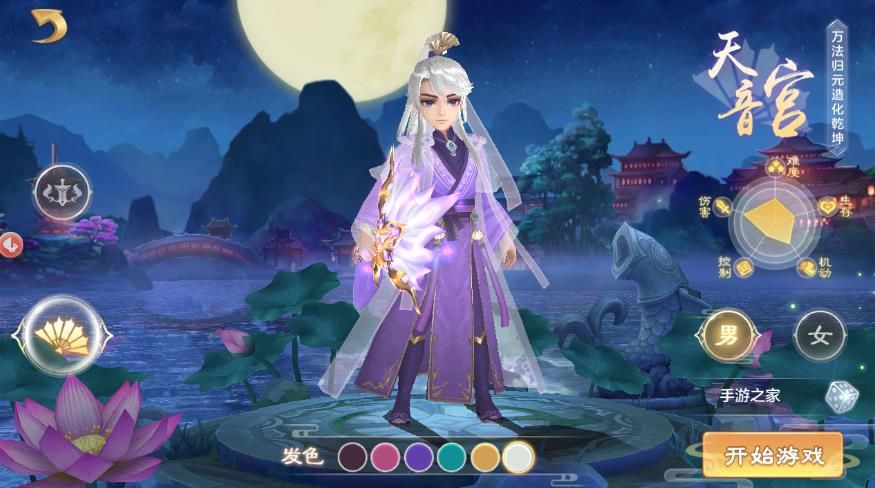The height and width of the screenshot is (488, 875).
Task: Choose the sword emblem class icon
Action: pyautogui.click(x=62, y=192)
